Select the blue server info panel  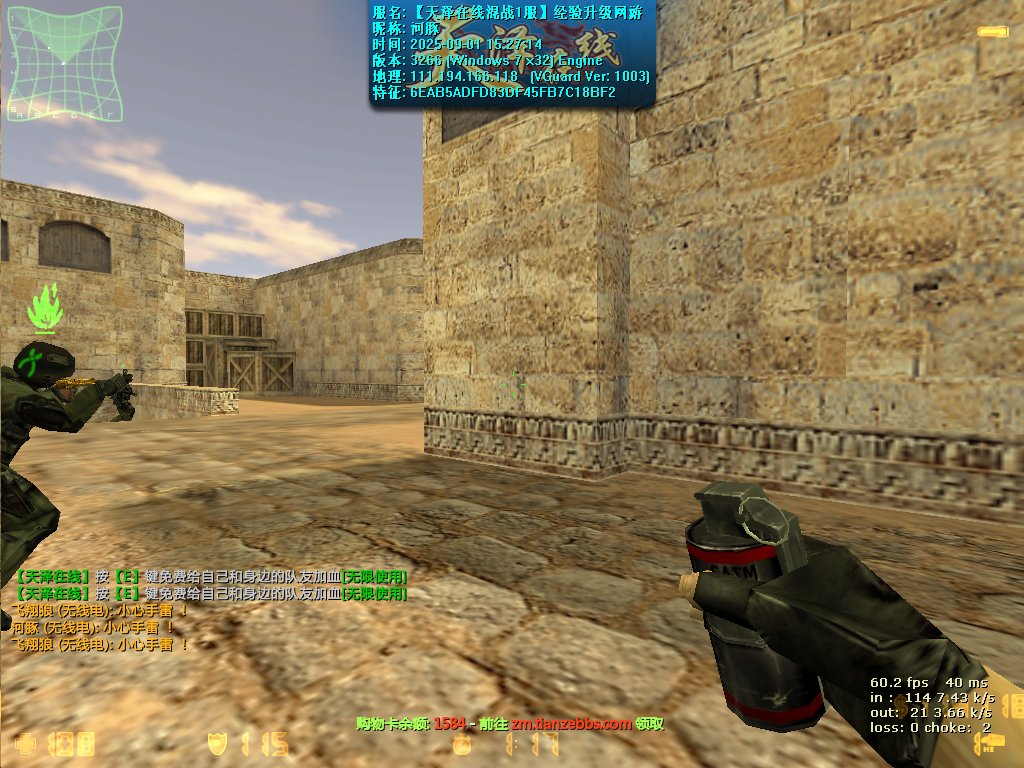pos(512,54)
